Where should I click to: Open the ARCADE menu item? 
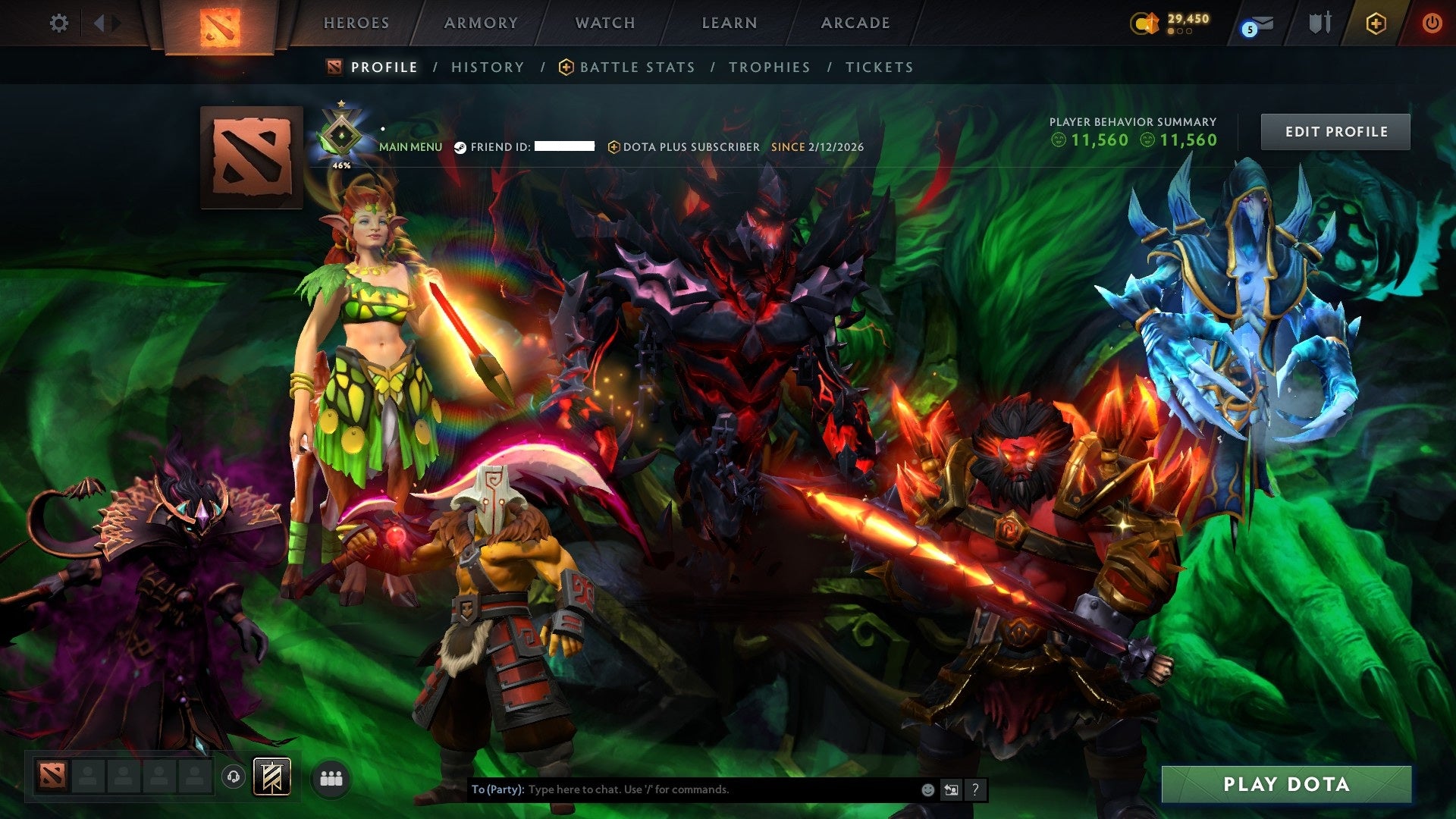pos(855,23)
